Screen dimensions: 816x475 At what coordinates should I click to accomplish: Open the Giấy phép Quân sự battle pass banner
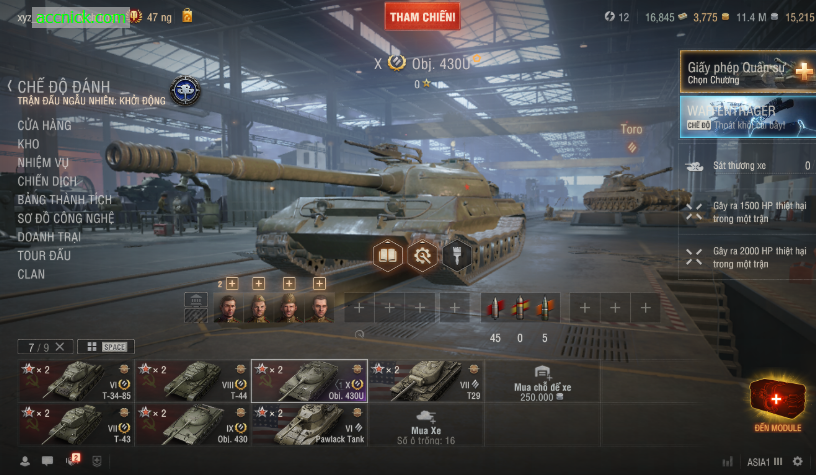(748, 72)
